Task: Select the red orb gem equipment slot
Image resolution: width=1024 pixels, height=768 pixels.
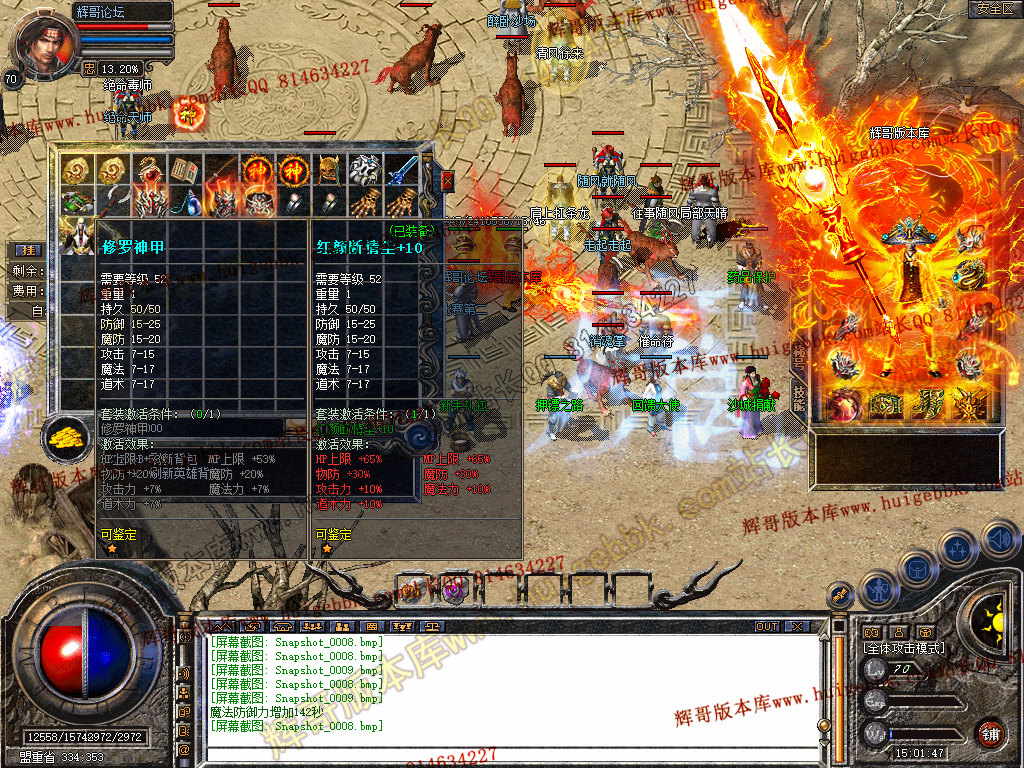Action: (x=845, y=402)
